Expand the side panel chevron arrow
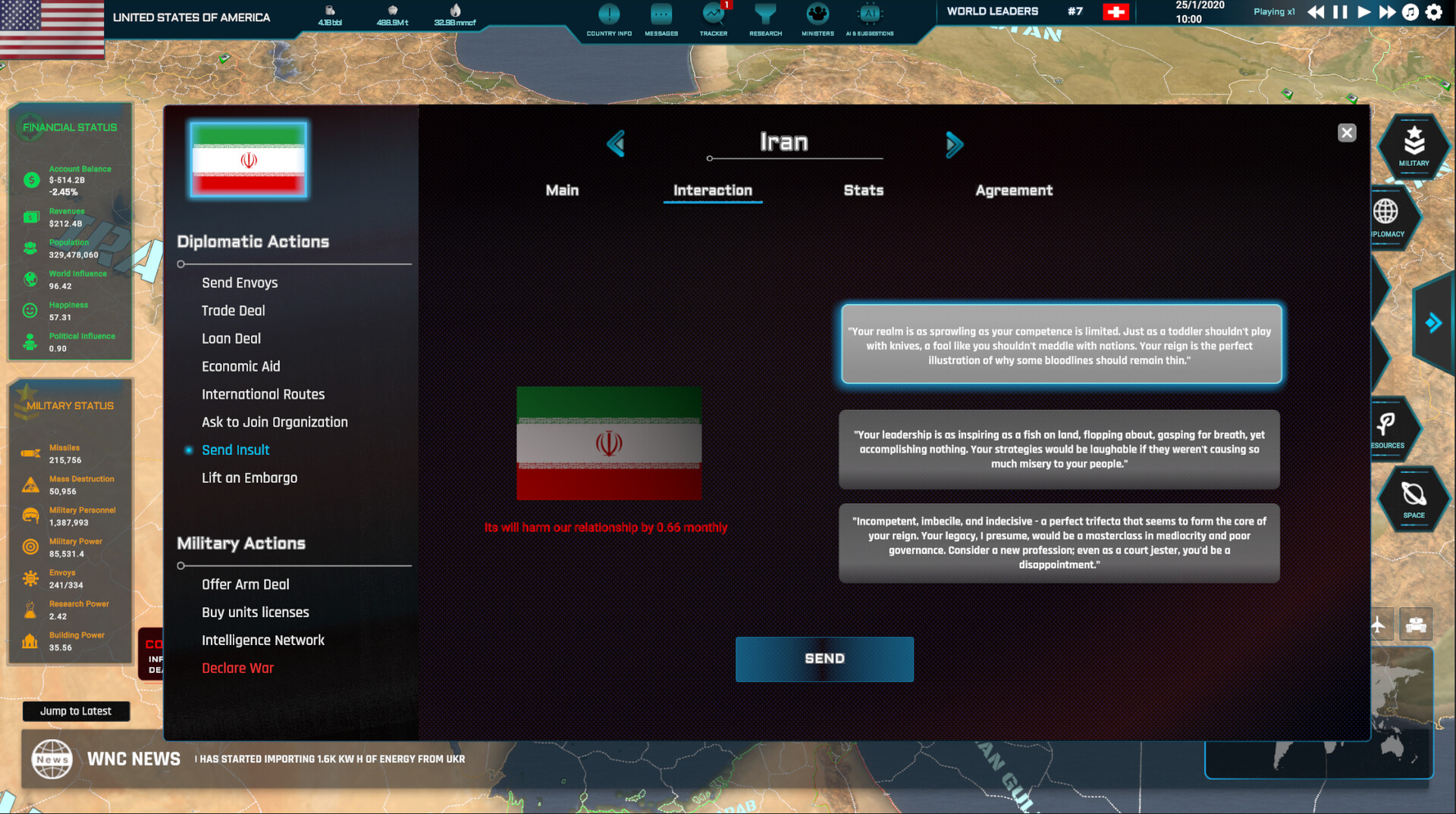This screenshot has width=1456, height=814. click(x=1433, y=323)
